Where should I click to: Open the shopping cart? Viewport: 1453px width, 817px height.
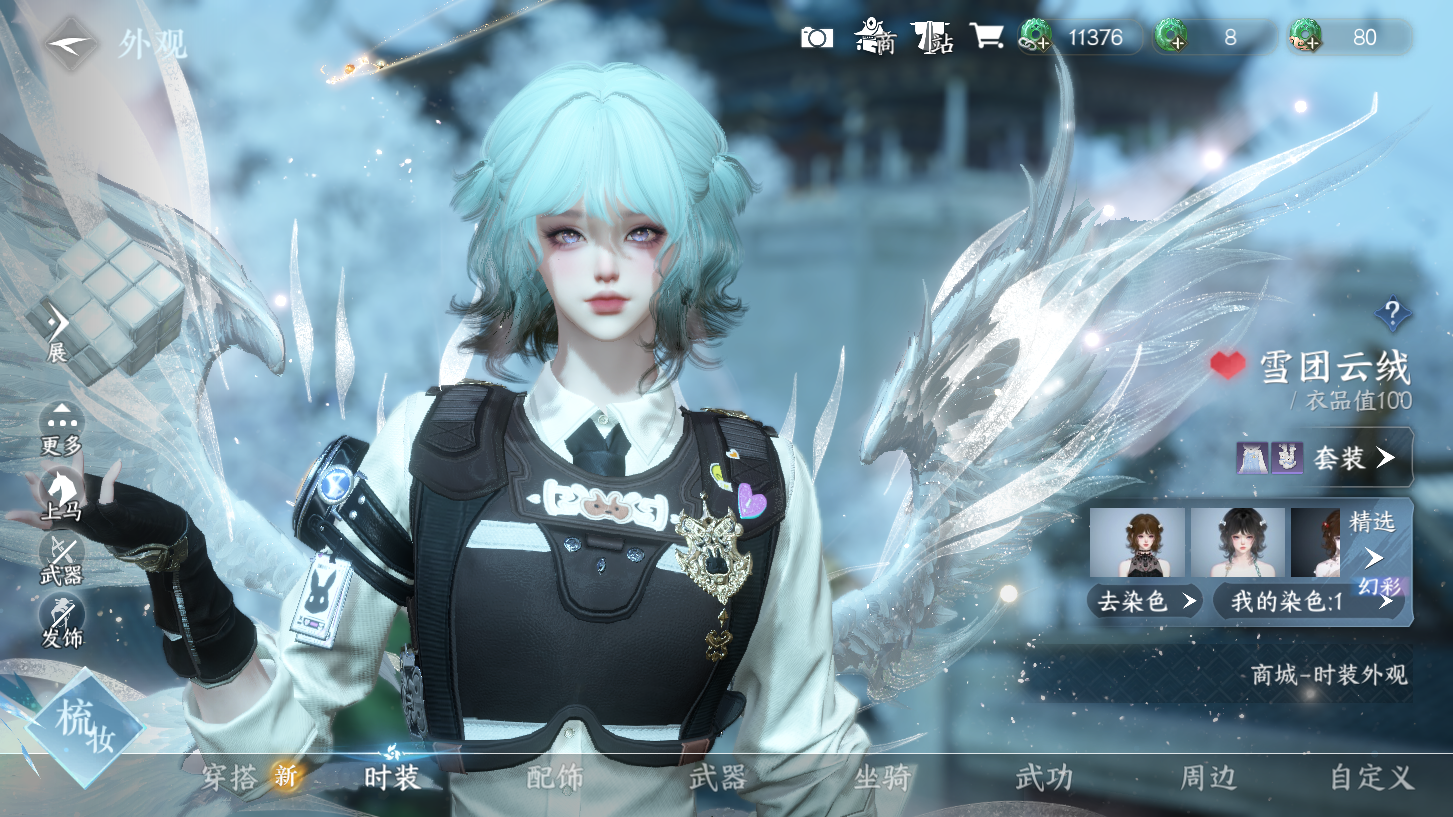tap(986, 37)
